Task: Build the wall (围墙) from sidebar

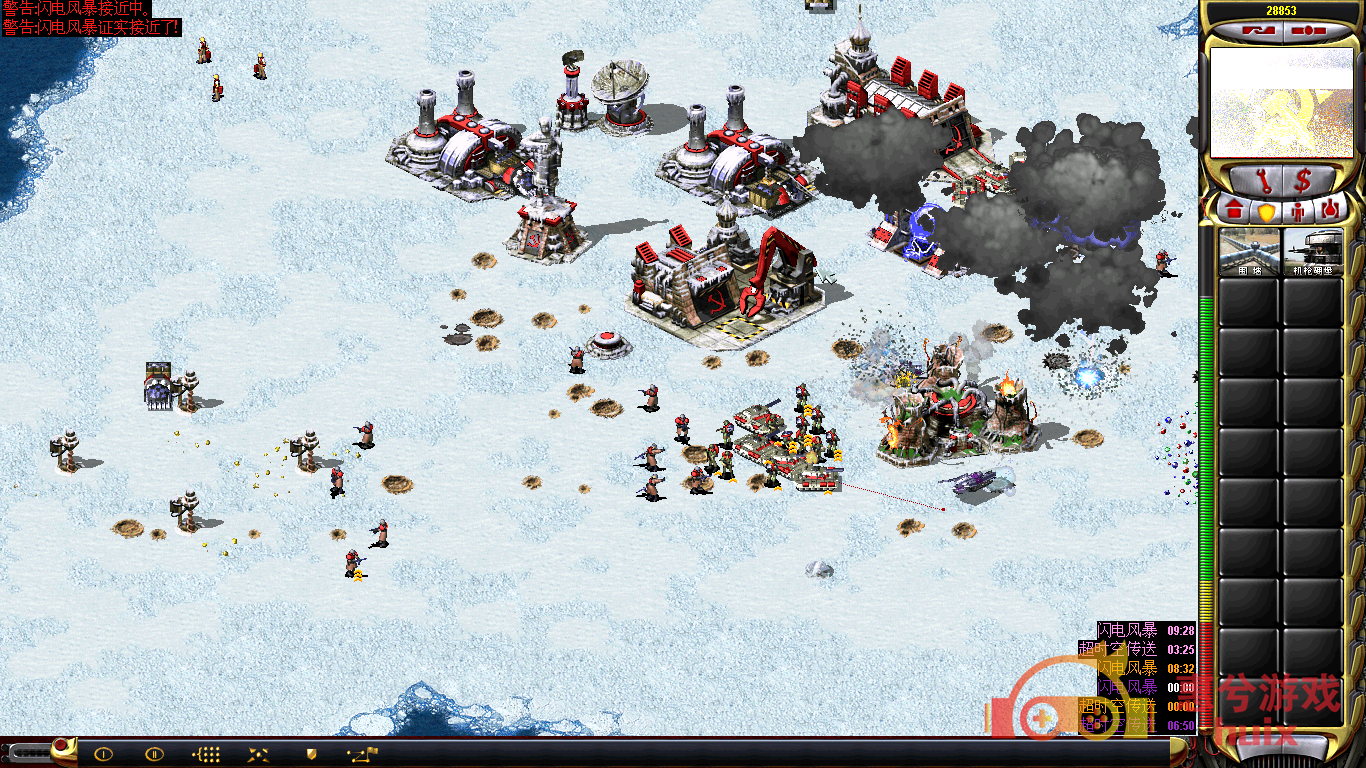Action: (x=1249, y=252)
